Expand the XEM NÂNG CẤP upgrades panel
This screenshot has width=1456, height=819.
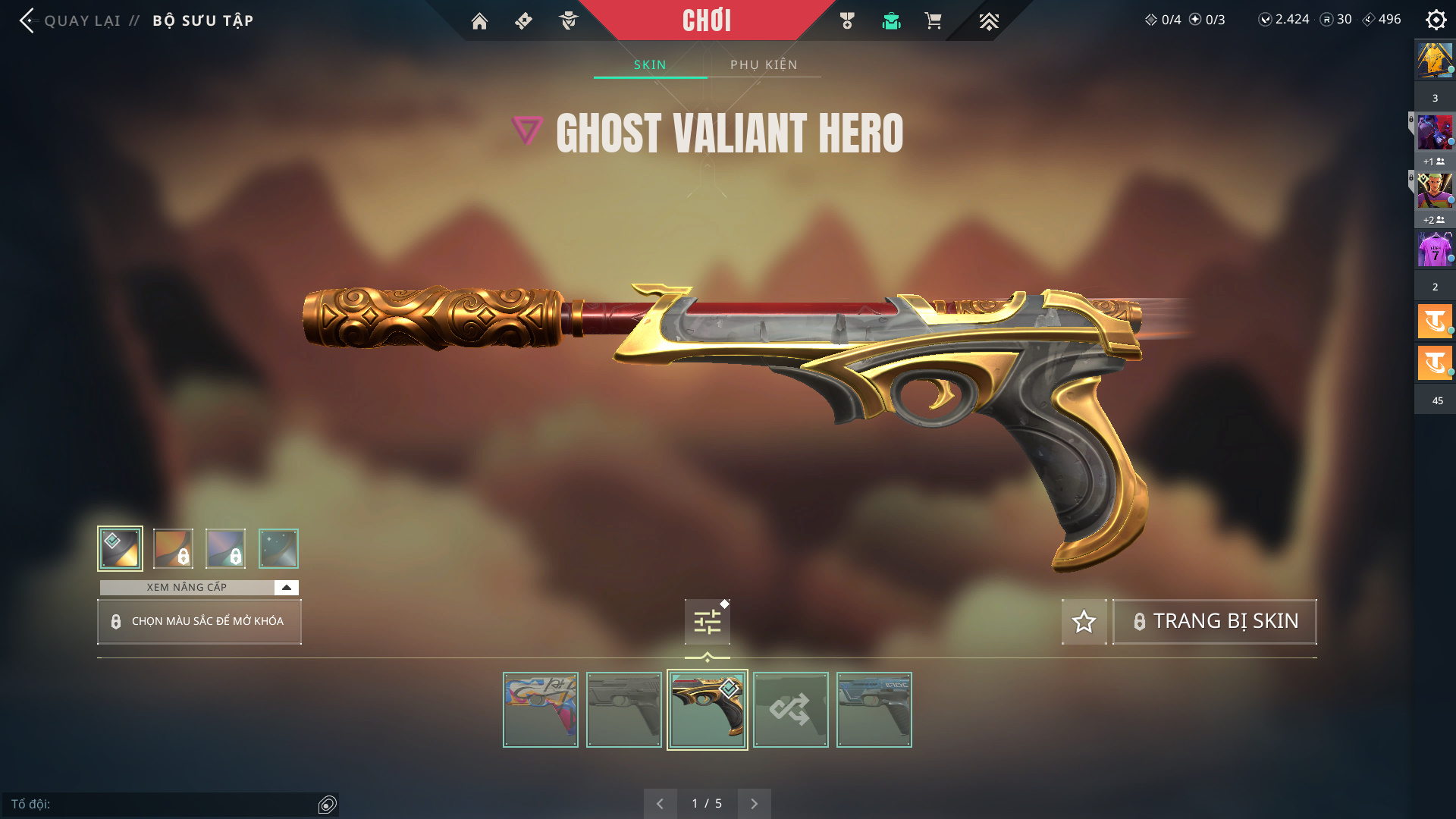[x=286, y=588]
